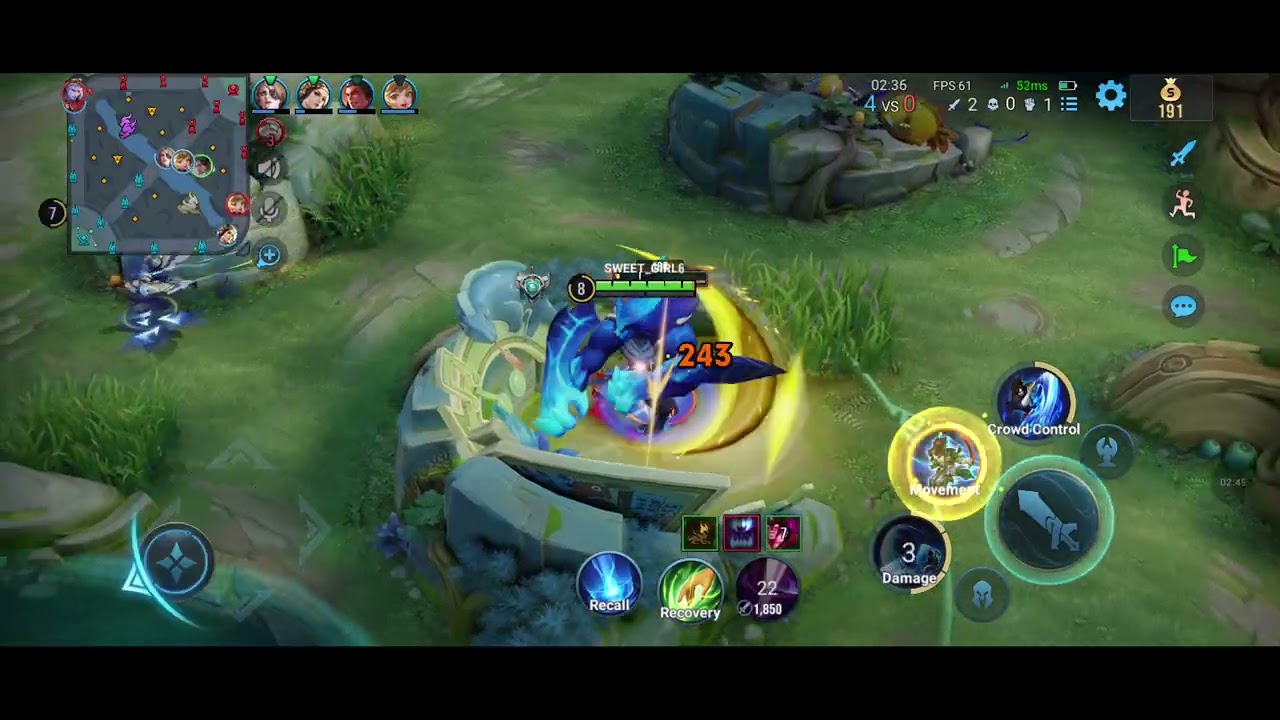Open the scoreboard list icon
Screen dimensions: 1280x720
1069,104
